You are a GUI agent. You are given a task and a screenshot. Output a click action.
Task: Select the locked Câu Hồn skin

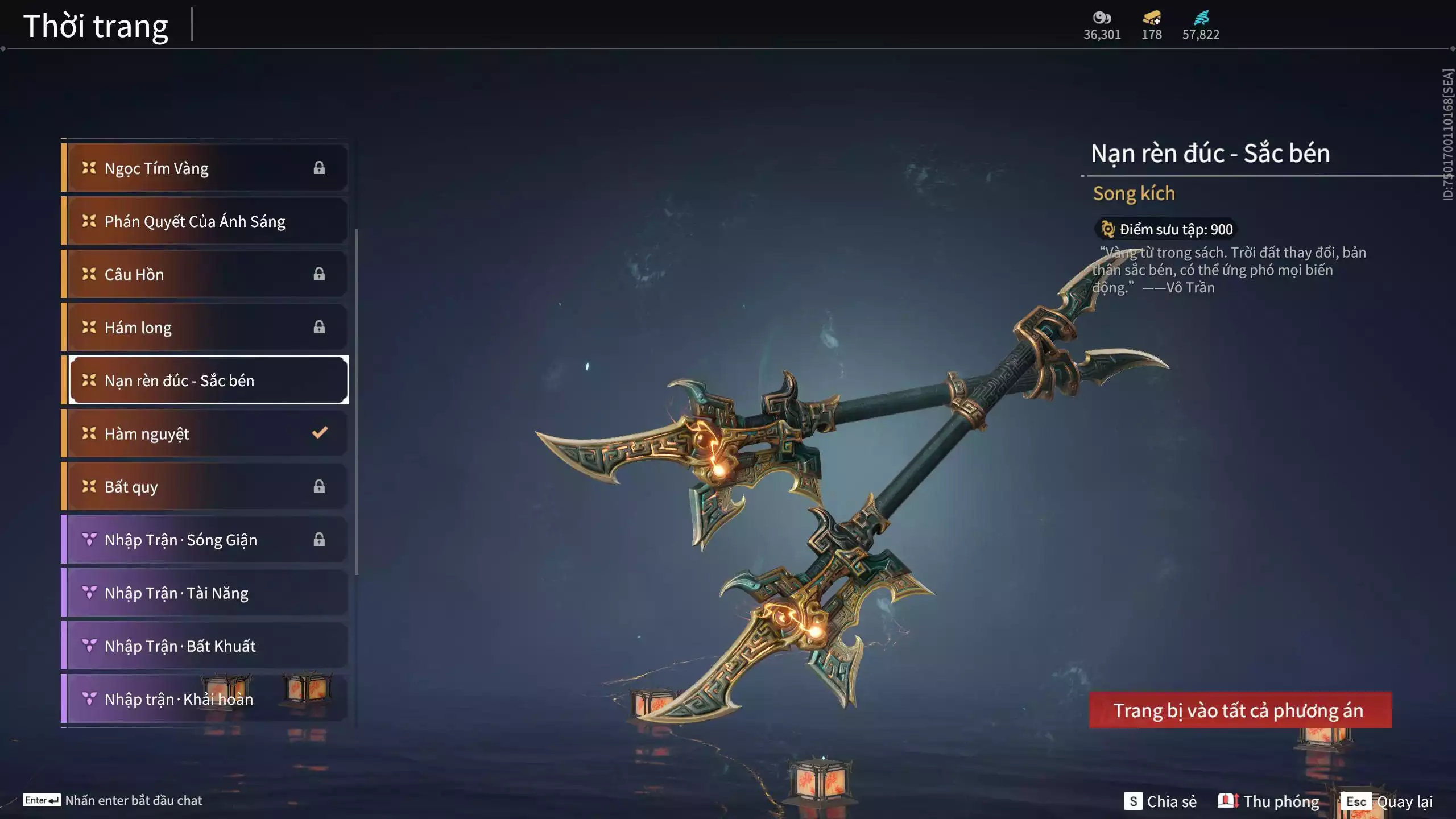[205, 274]
